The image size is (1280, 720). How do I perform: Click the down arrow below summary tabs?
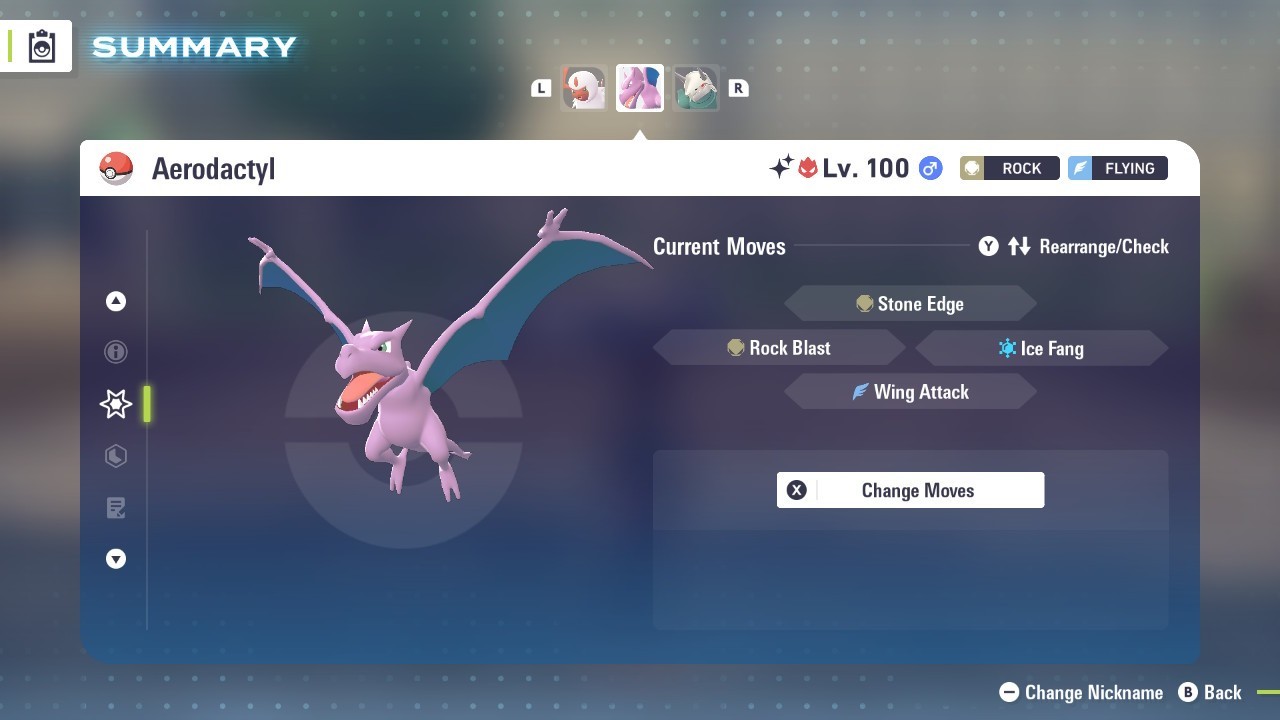(116, 560)
